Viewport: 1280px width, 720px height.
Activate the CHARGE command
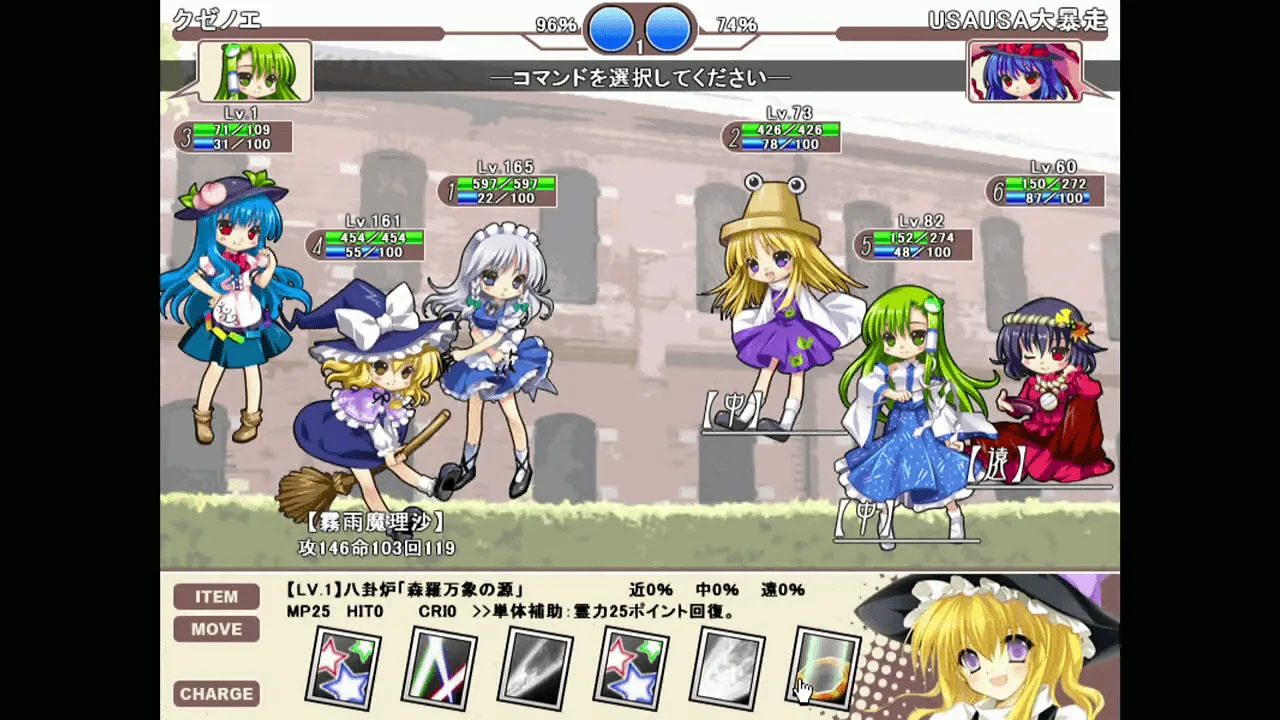(216, 693)
